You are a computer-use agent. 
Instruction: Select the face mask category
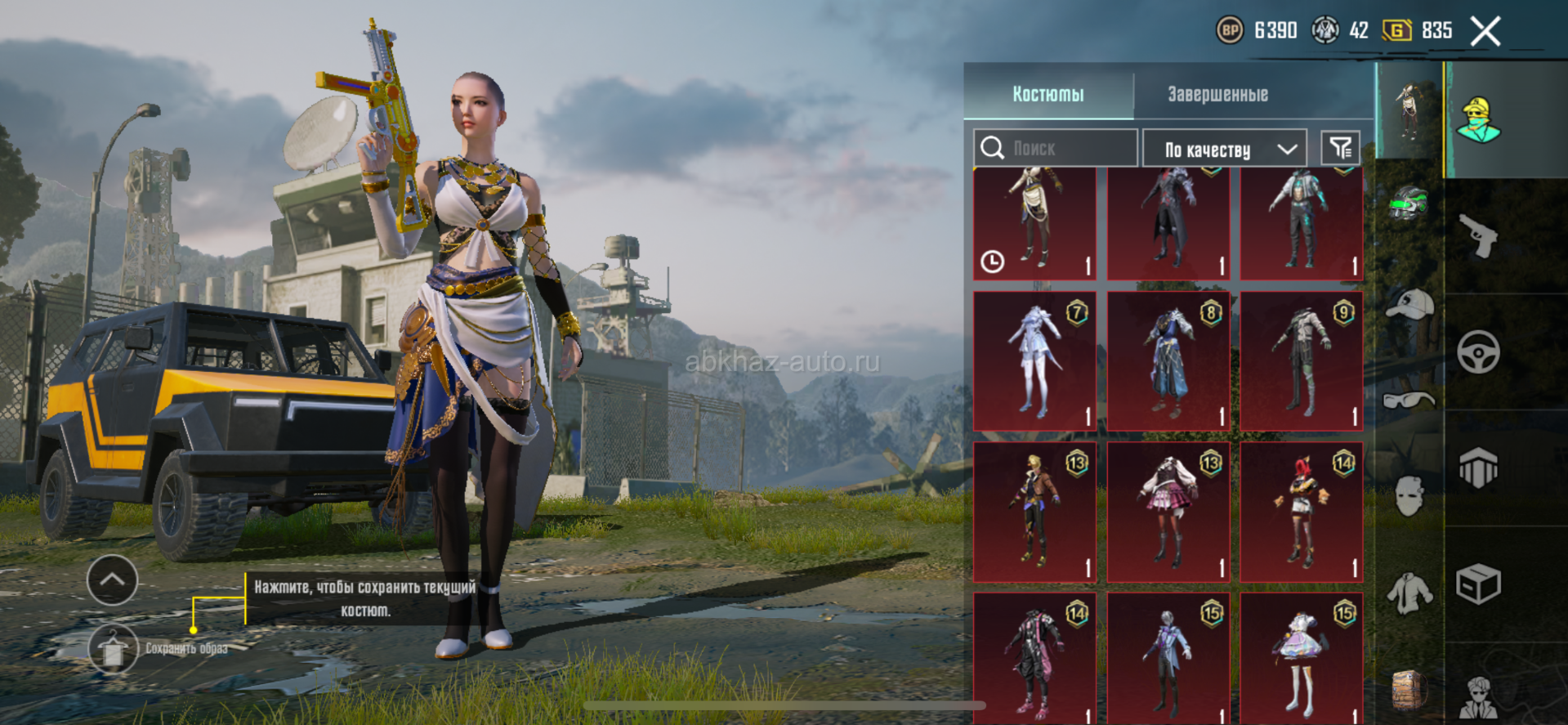click(x=1409, y=495)
